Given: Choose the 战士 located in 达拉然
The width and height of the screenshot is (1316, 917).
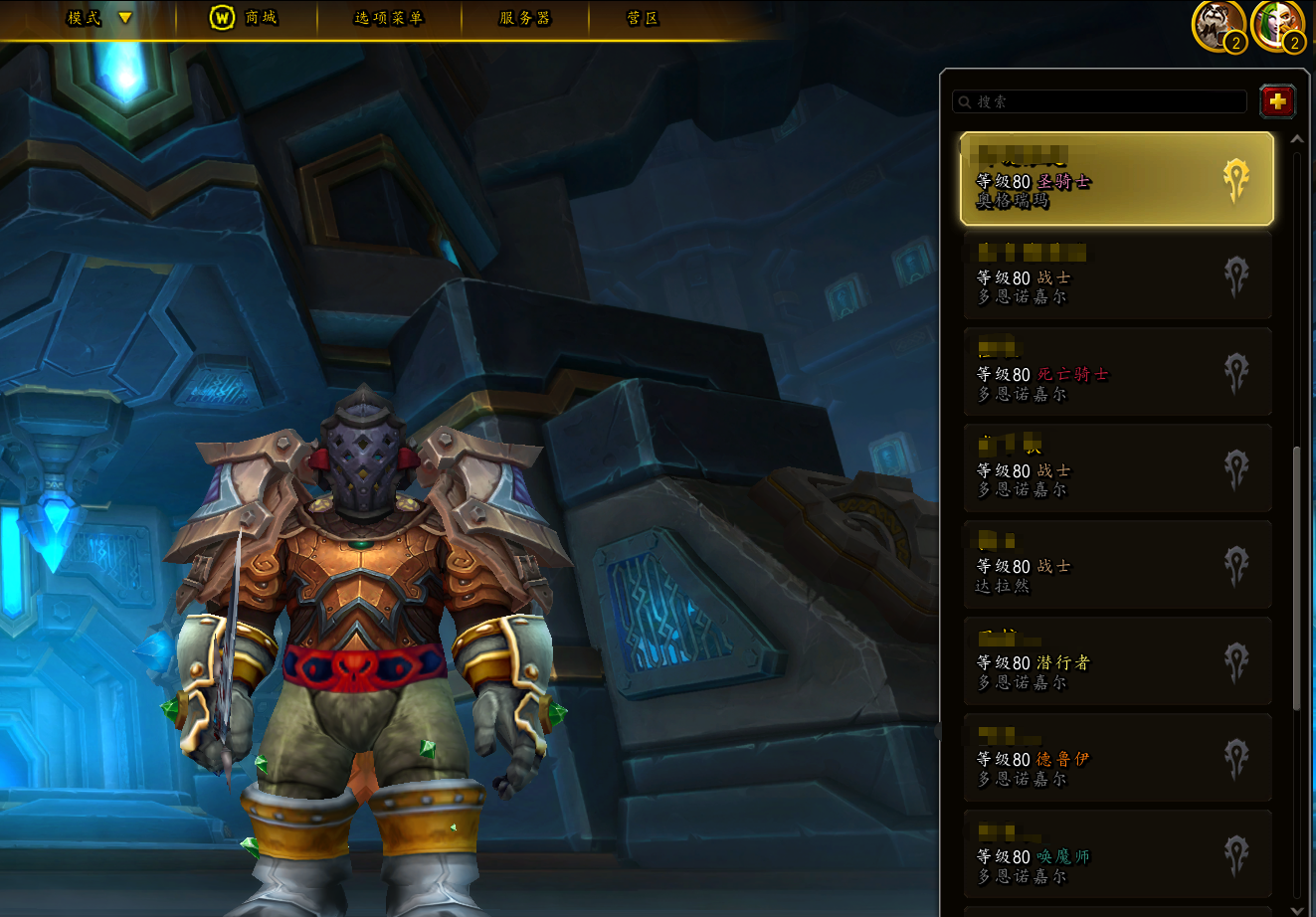Looking at the screenshot, I should 1116,565.
